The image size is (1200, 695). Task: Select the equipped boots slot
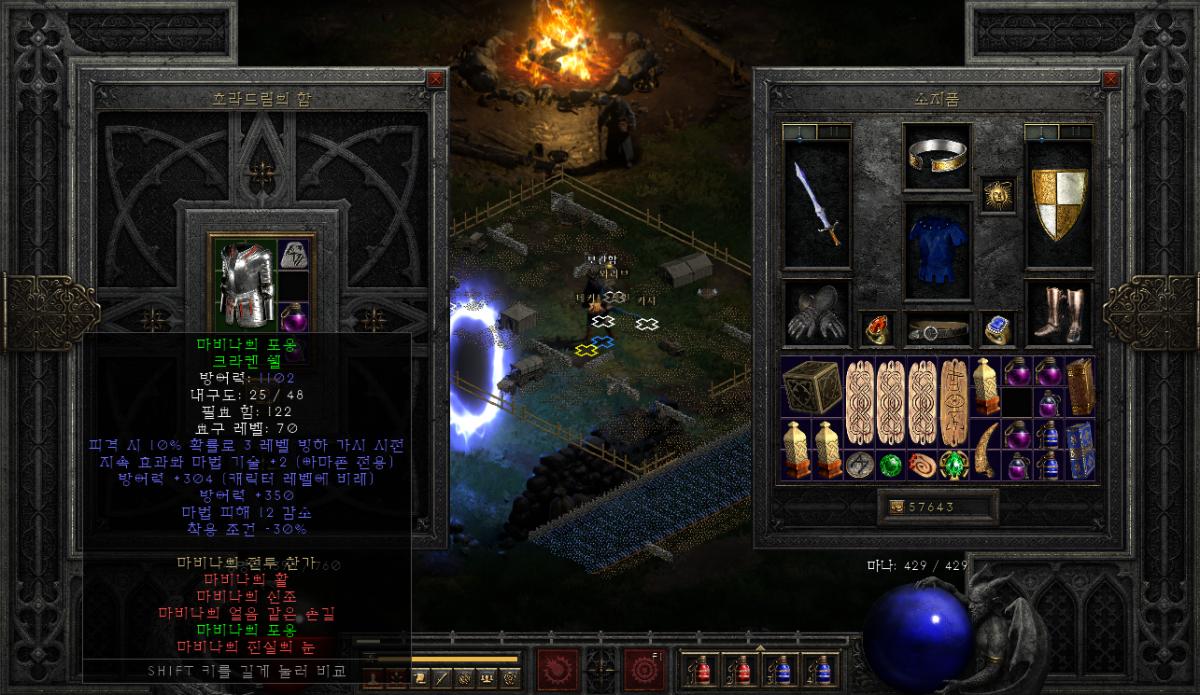tap(1058, 313)
